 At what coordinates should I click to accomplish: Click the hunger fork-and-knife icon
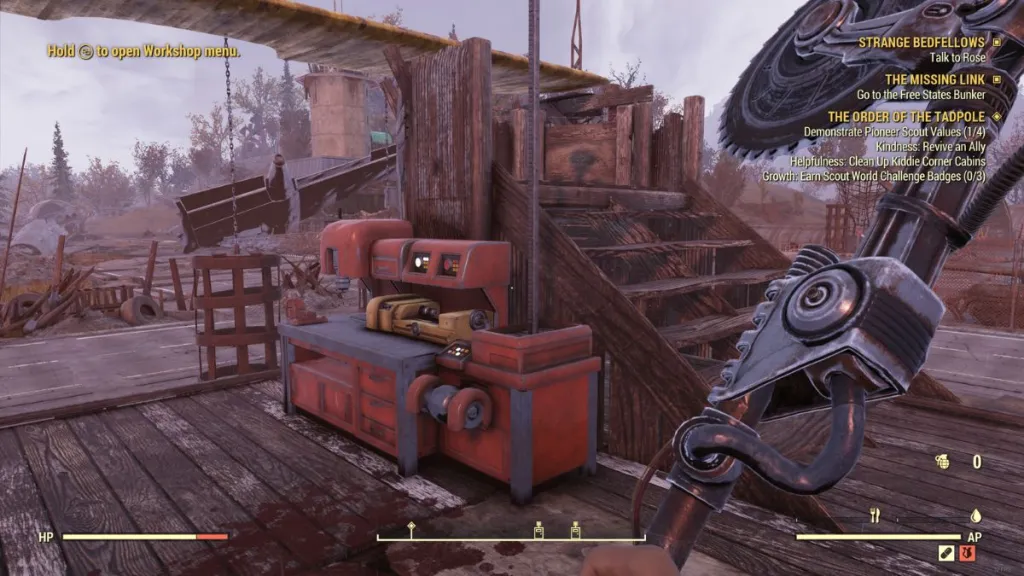click(874, 516)
